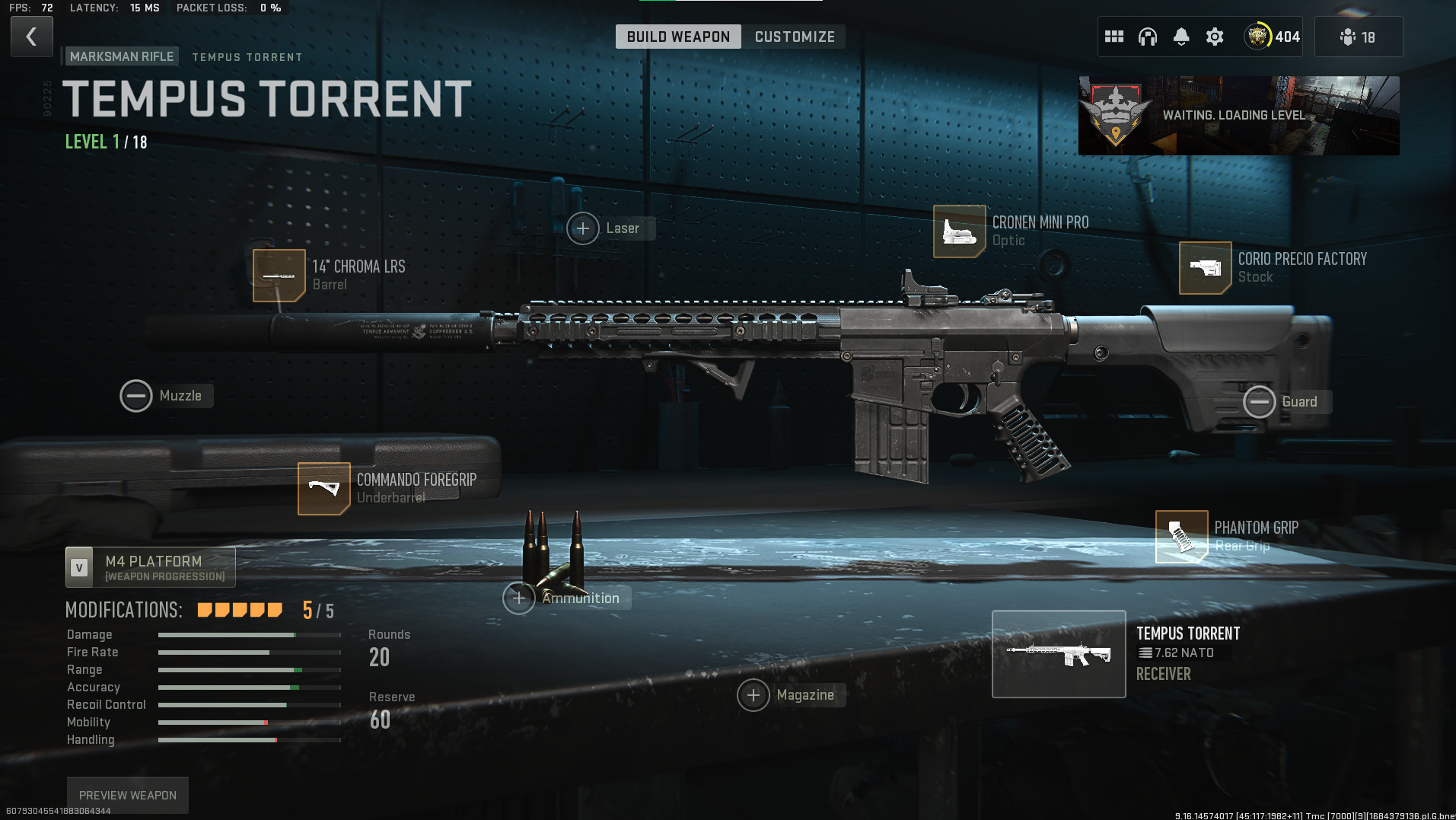
Task: Go back with the arrow button
Action: 31,37
